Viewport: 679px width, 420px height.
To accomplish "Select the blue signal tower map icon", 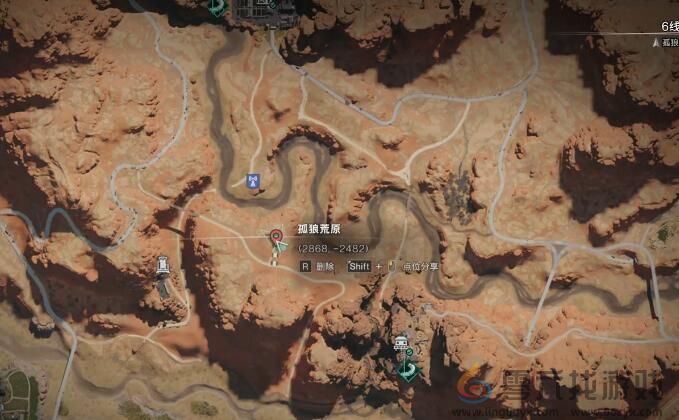I will pos(252,181).
